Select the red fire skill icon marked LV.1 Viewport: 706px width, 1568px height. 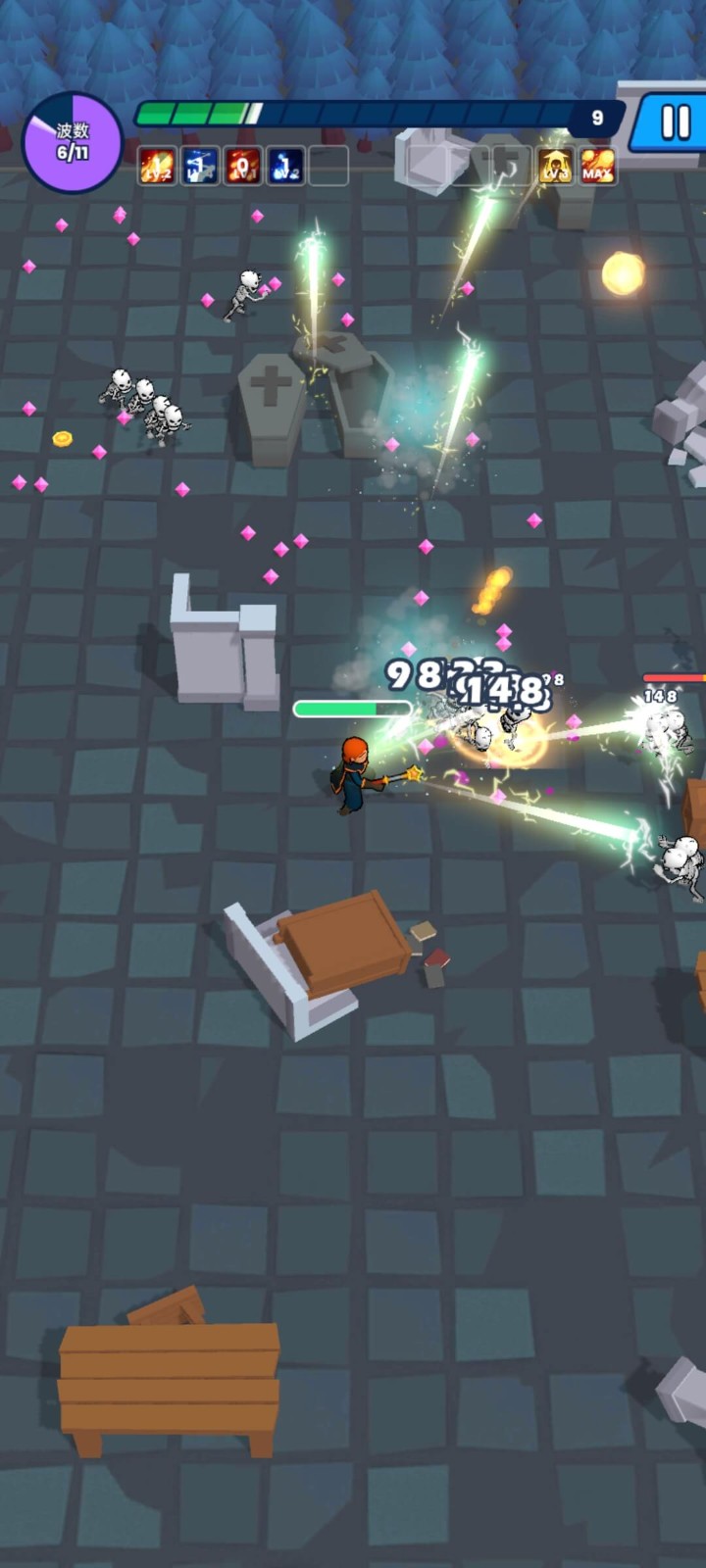(x=242, y=167)
